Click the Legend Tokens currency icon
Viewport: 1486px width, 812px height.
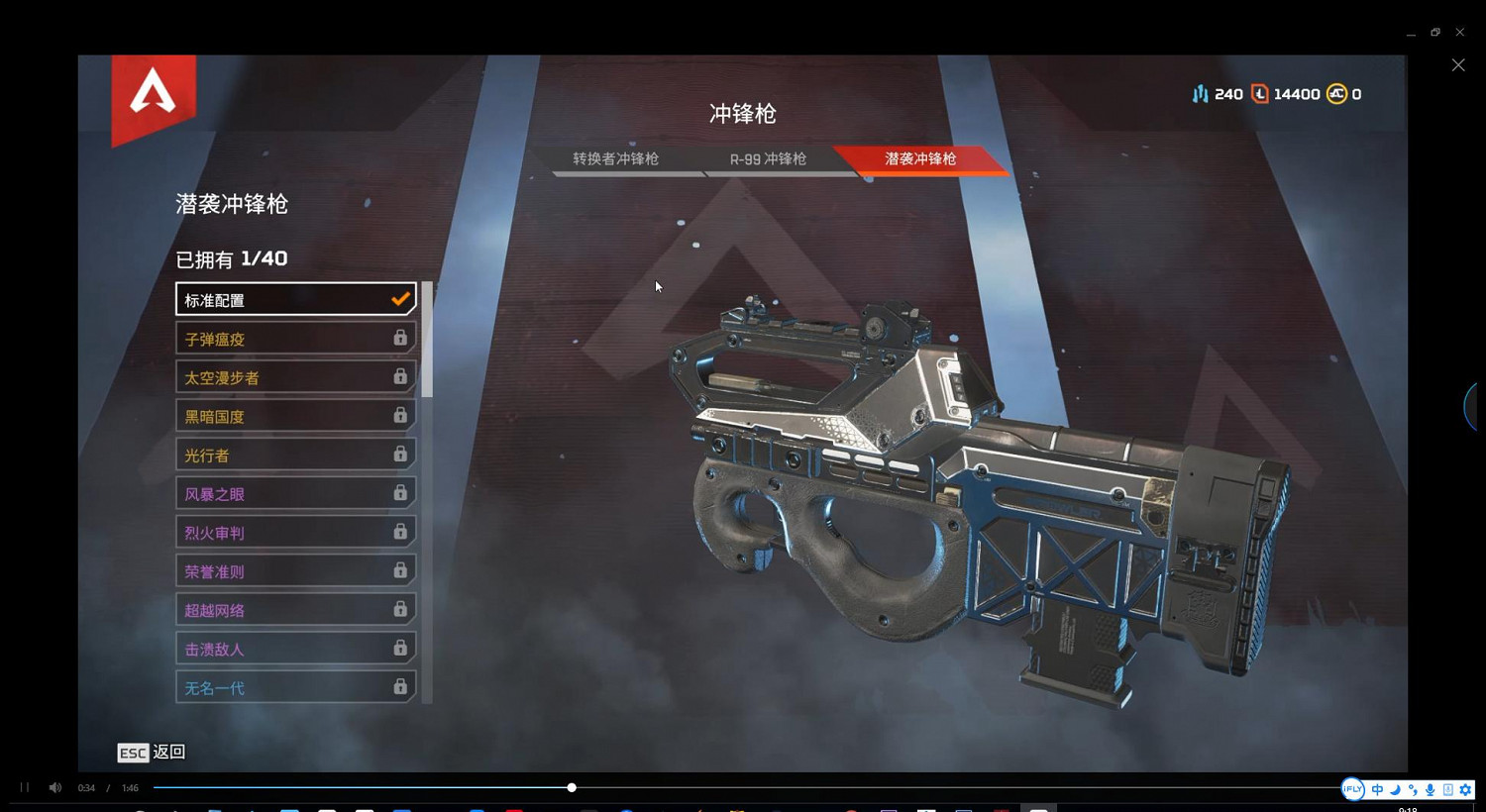pyautogui.click(x=1260, y=93)
